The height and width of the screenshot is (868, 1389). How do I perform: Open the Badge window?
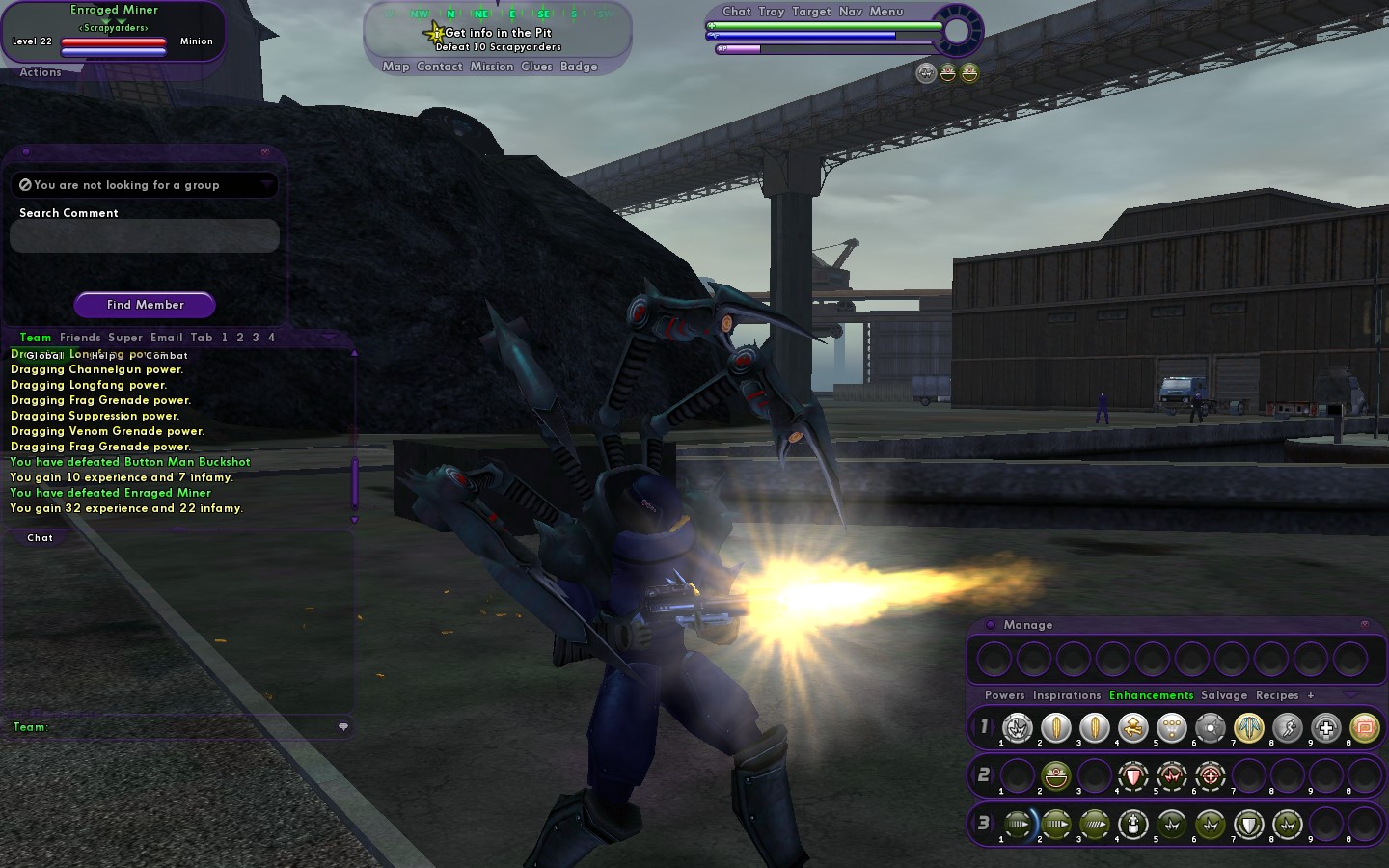click(x=579, y=67)
